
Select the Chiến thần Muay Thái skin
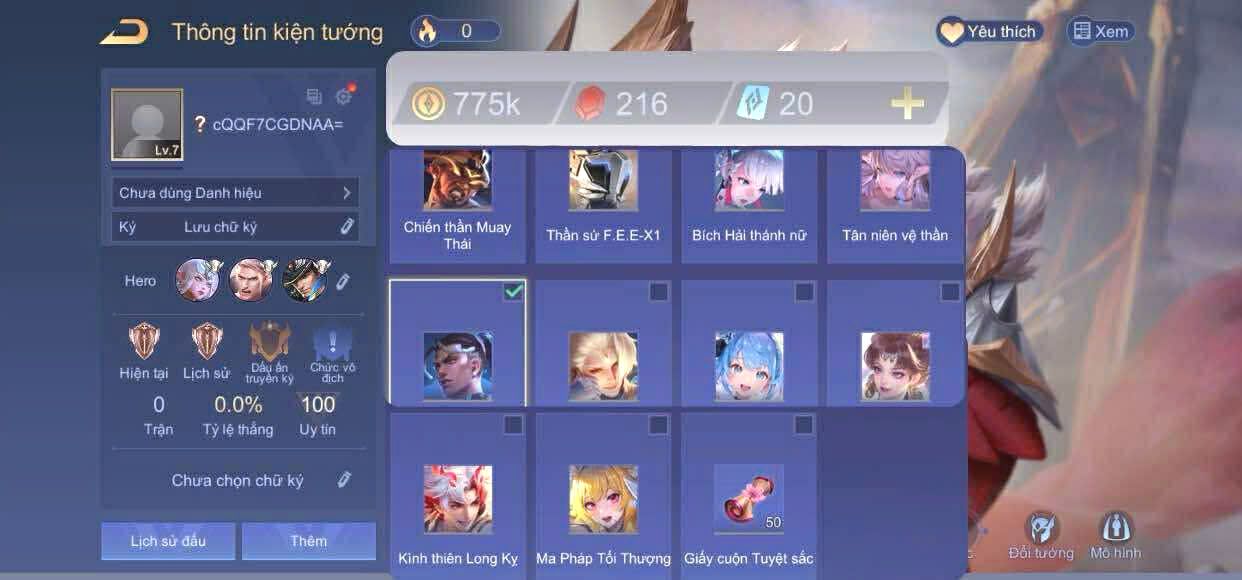click(x=457, y=205)
